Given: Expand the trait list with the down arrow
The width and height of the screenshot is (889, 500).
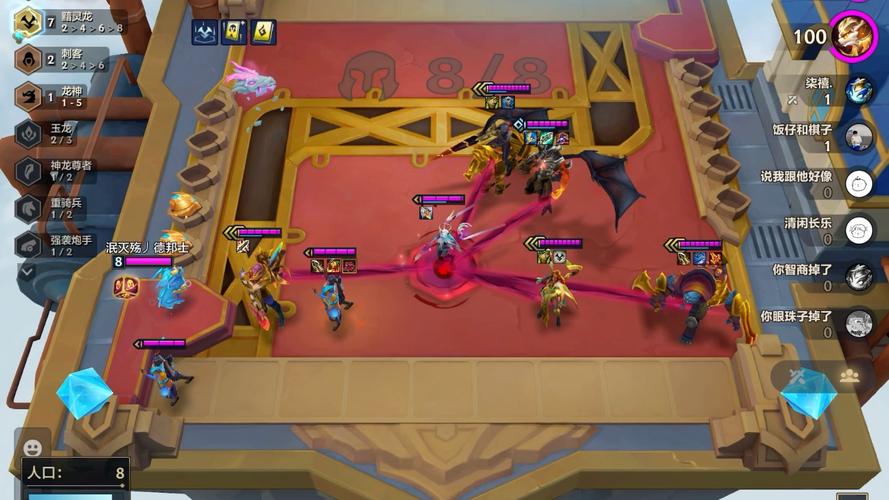Looking at the screenshot, I should 27,270.
